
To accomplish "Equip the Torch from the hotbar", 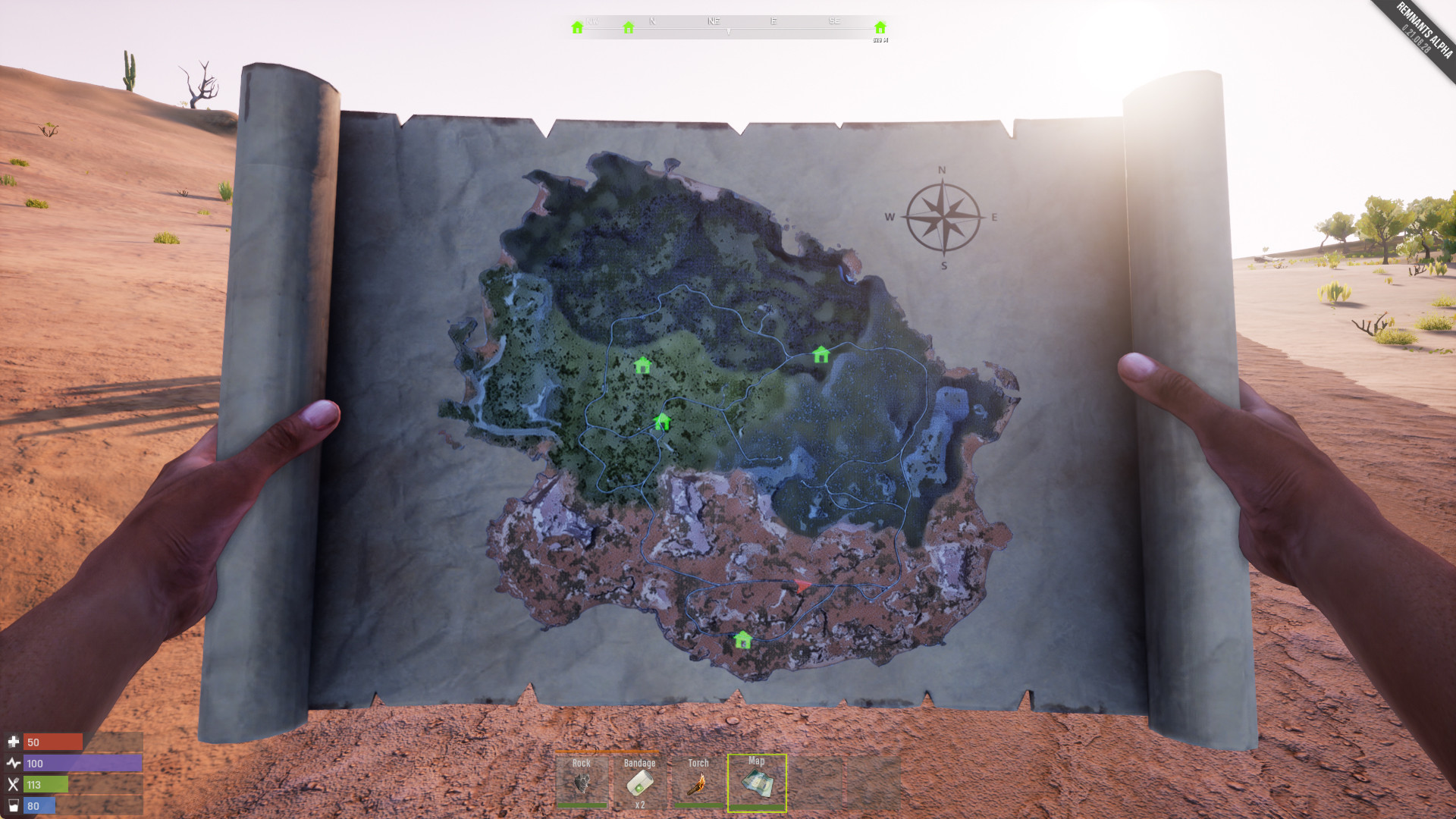I will [697, 783].
